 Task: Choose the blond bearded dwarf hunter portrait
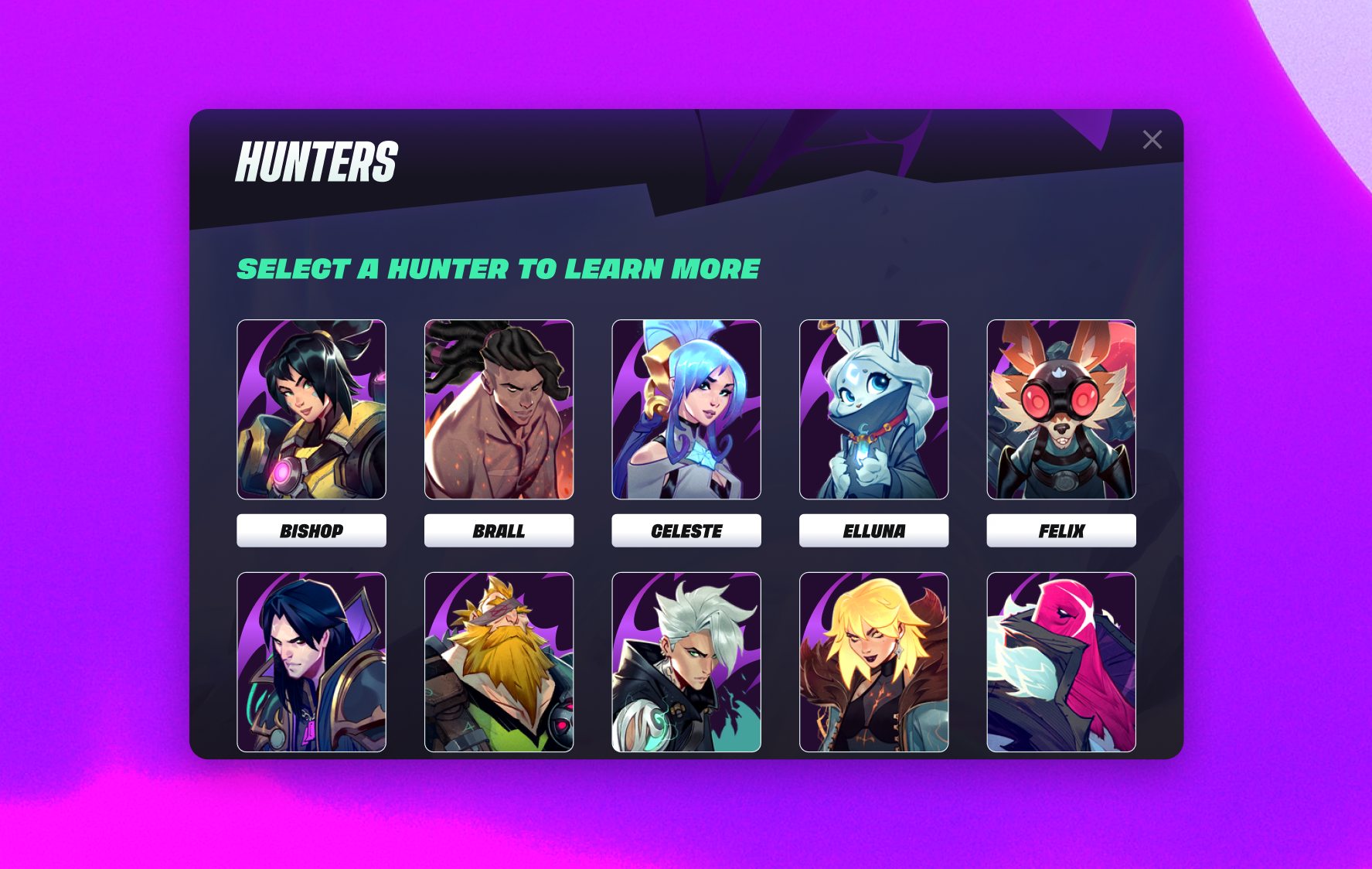pos(499,662)
